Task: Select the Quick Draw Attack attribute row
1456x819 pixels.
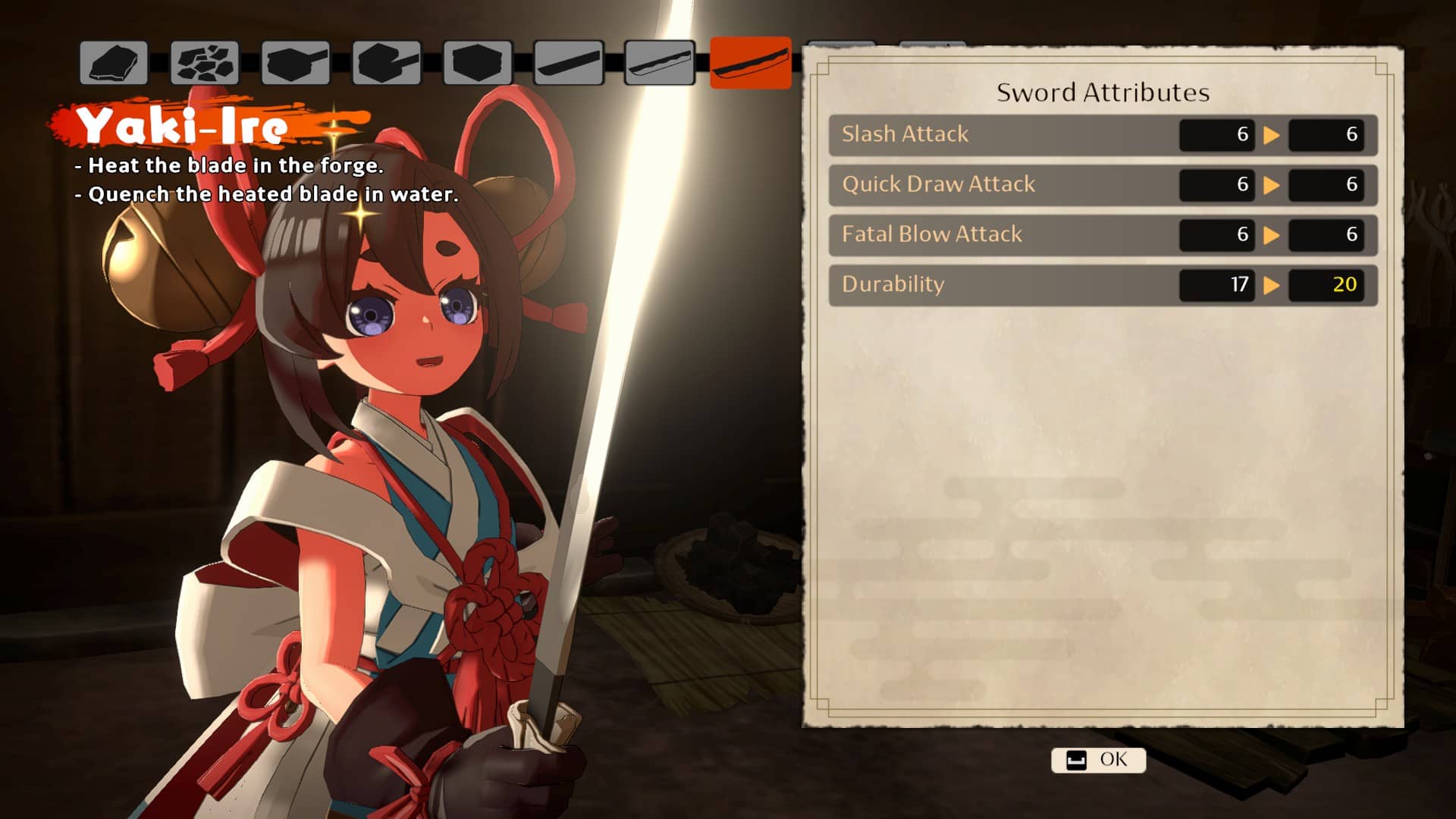Action: (1103, 185)
